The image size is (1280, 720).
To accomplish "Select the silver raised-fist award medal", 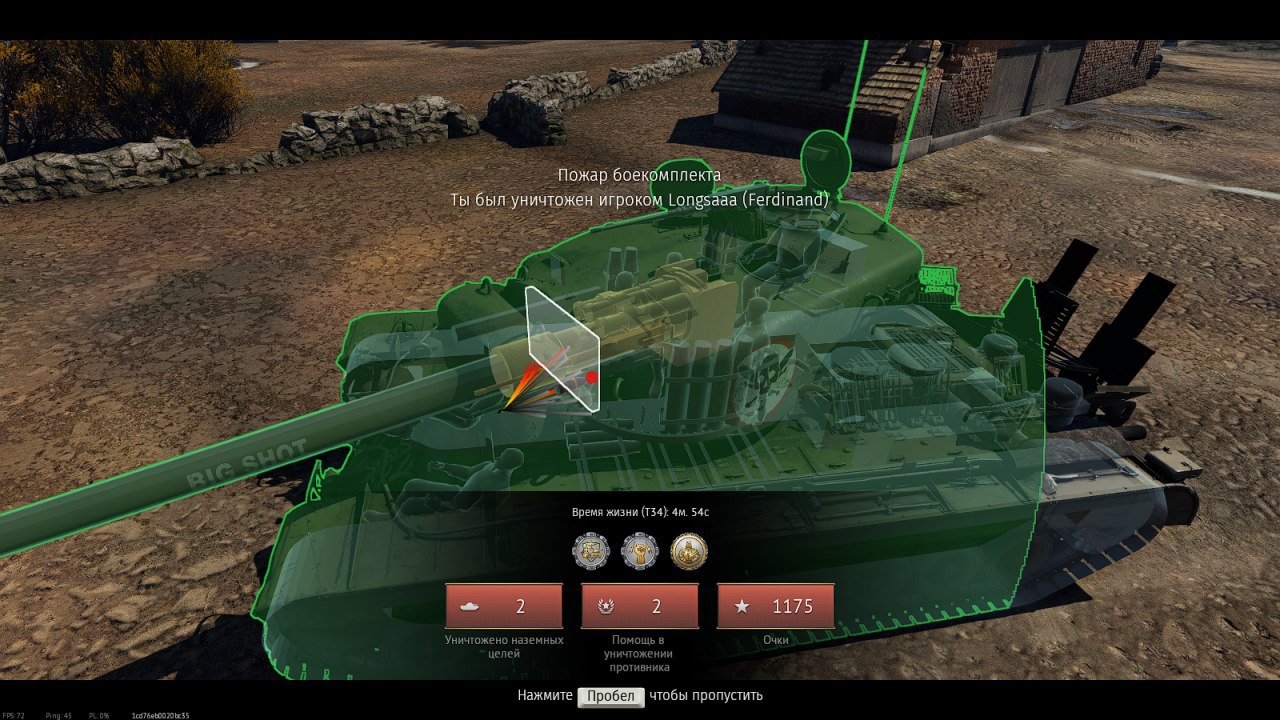I will pyautogui.click(x=640, y=550).
